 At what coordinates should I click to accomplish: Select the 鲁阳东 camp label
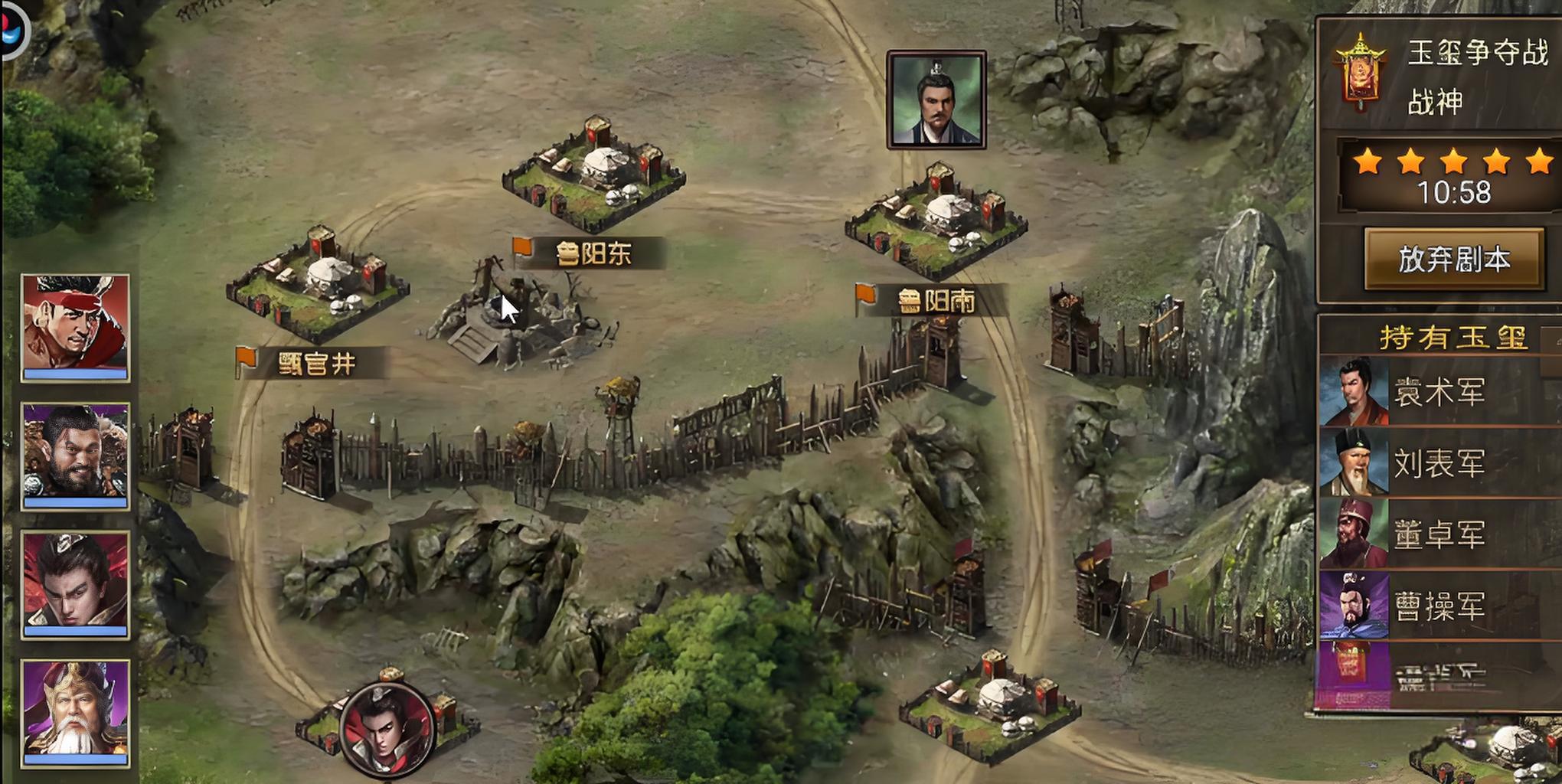tap(591, 253)
